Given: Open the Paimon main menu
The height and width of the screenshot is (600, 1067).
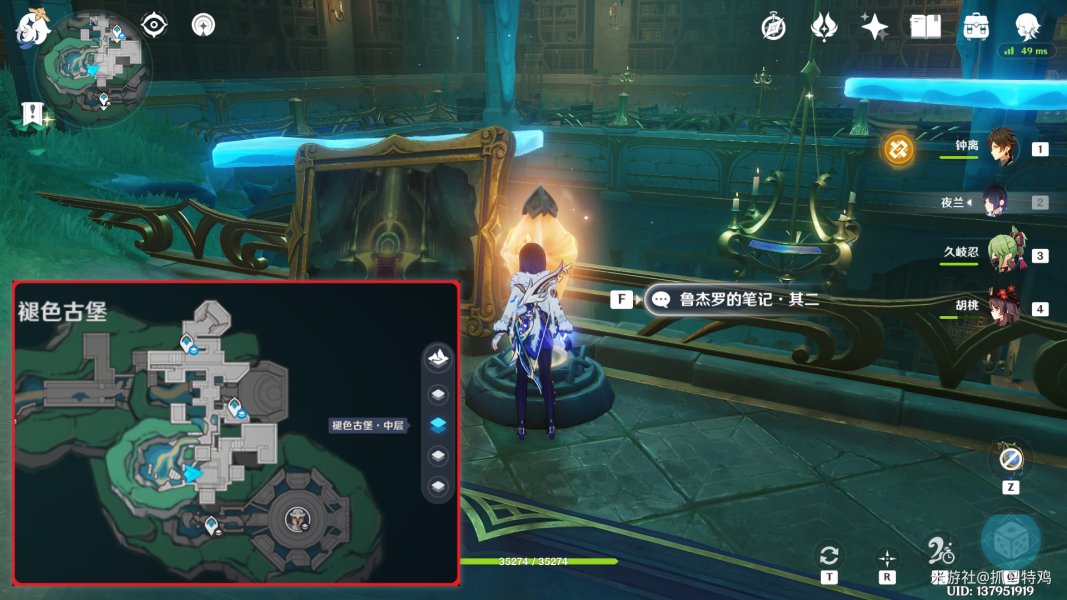Looking at the screenshot, I should [33, 27].
